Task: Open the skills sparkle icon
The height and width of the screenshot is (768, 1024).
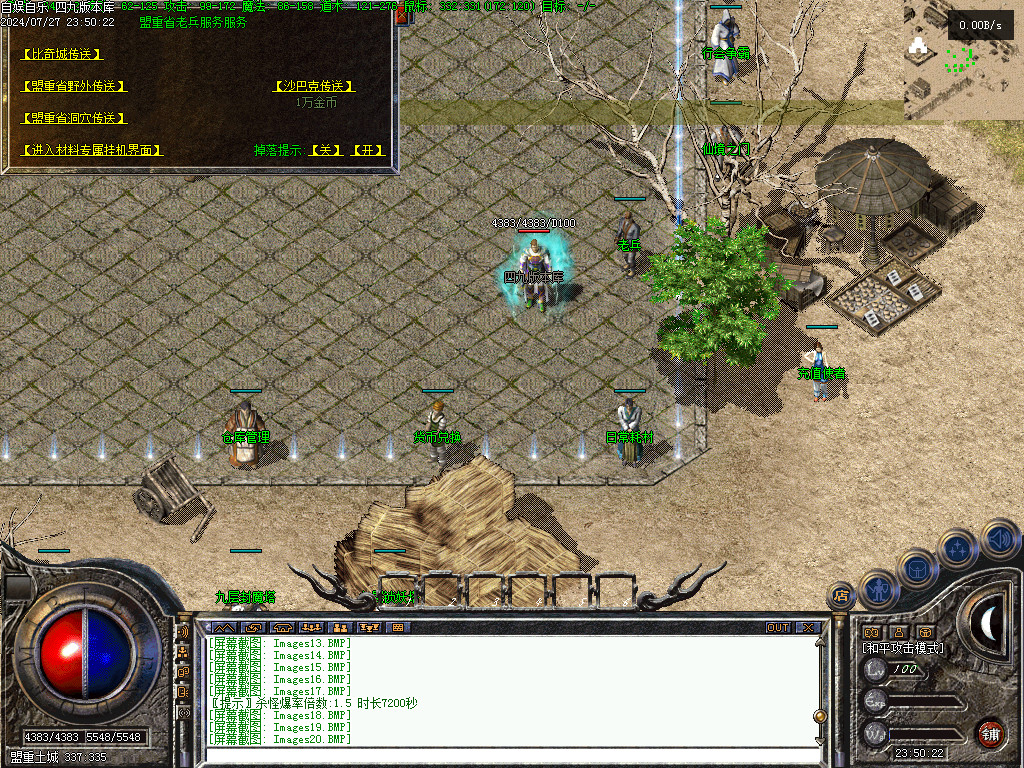Action: click(958, 549)
